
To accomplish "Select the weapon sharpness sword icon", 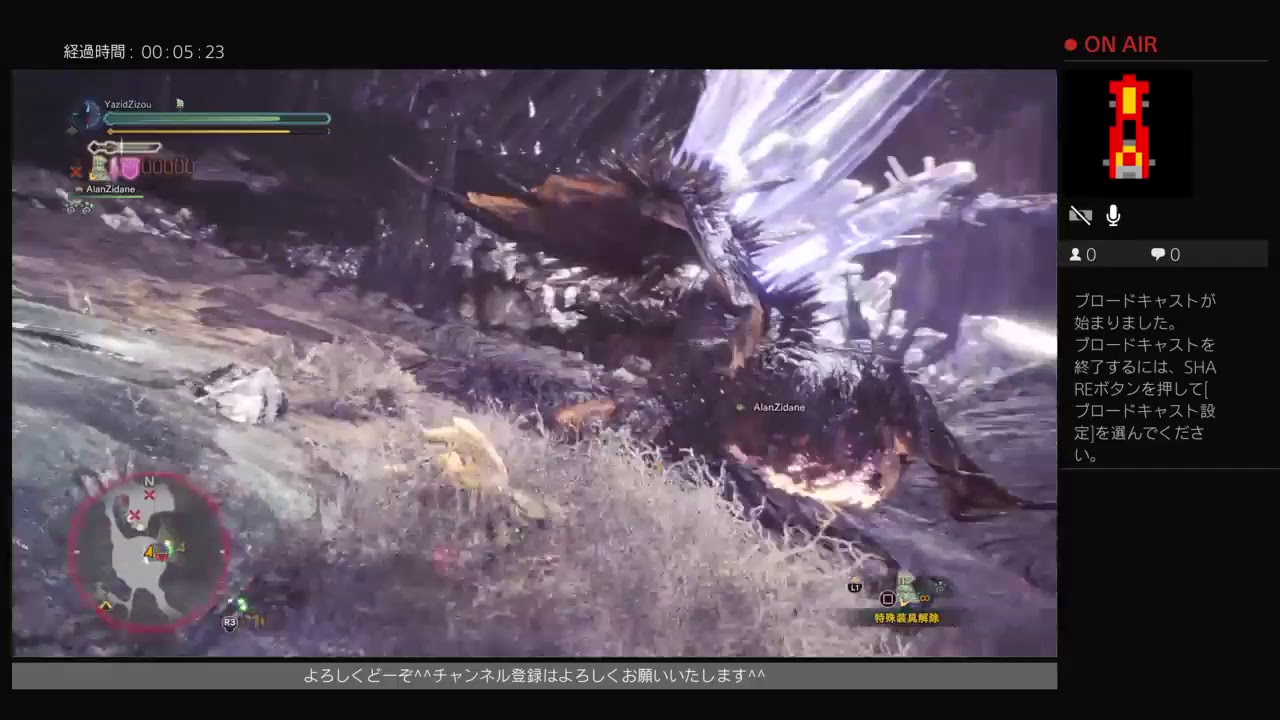I will tap(125, 148).
